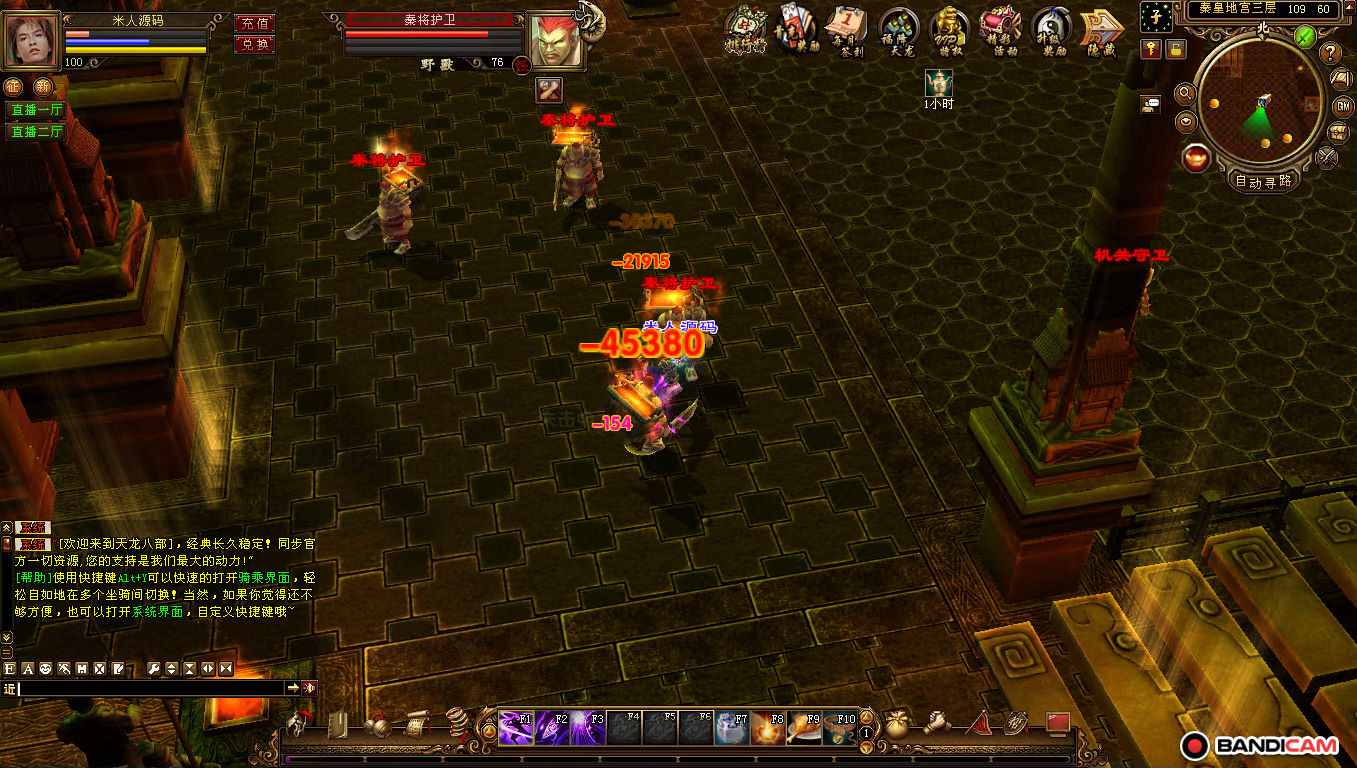Viewport: 1357px width, 768px height.
Task: Open the 精彩活动 events treasure chest
Action: tap(999, 30)
